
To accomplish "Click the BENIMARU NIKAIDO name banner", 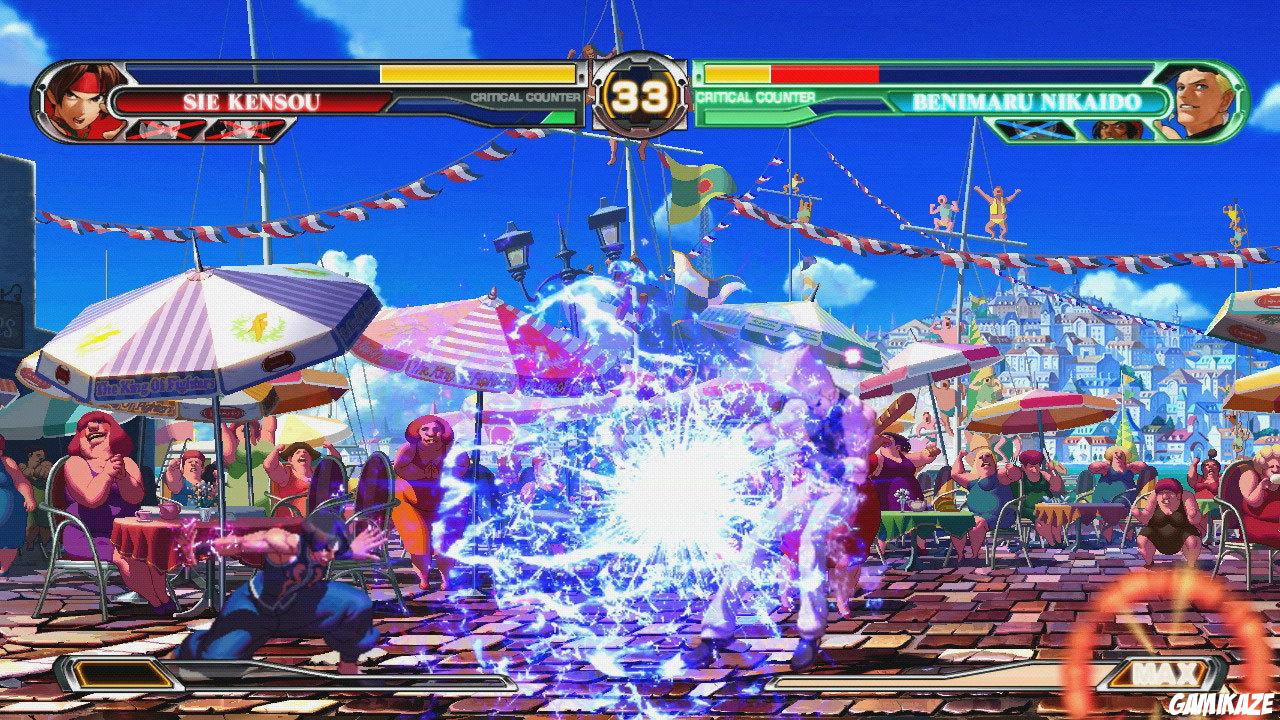I will coord(1027,100).
